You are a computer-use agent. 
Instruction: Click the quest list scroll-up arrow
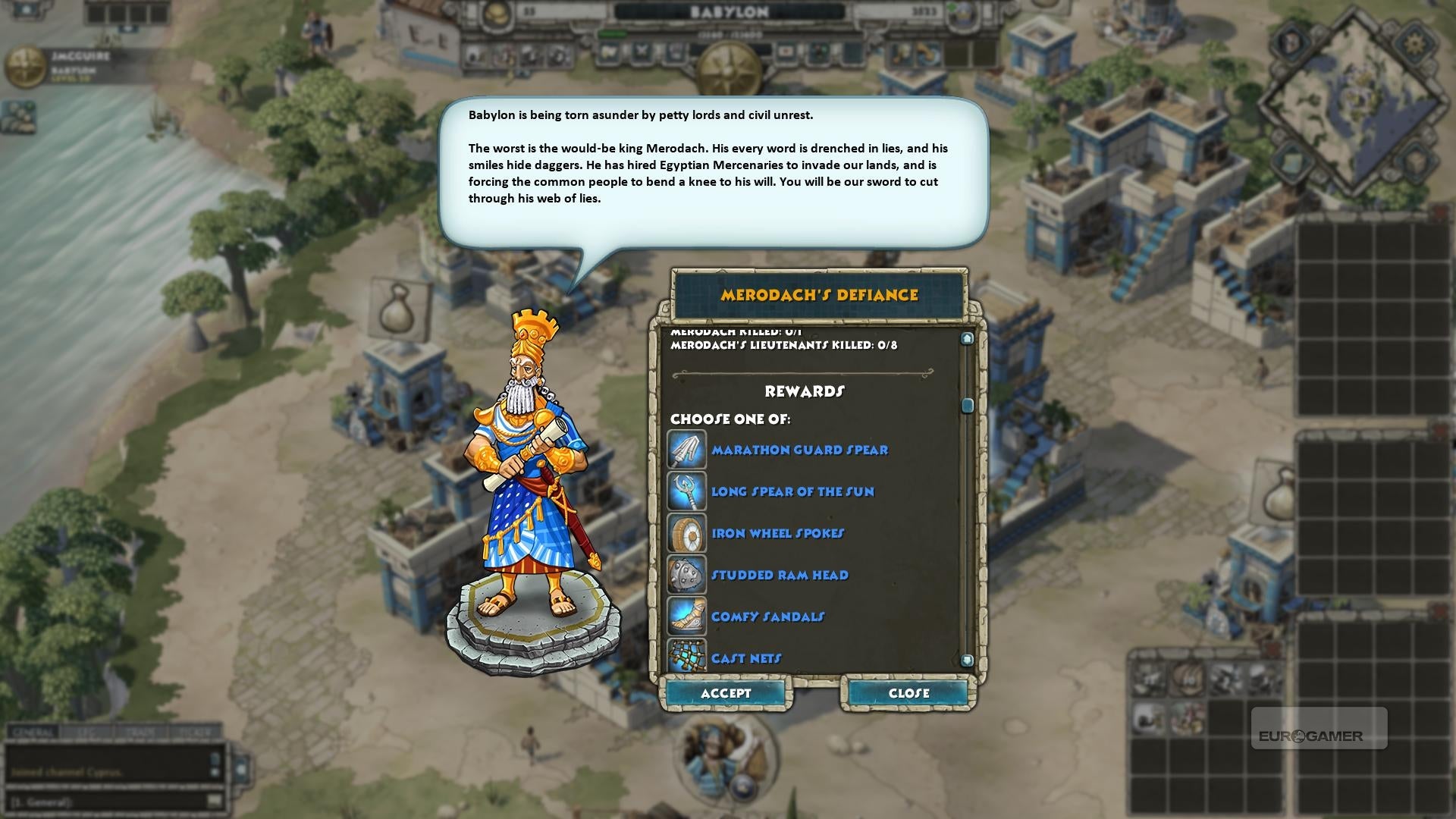(x=967, y=338)
